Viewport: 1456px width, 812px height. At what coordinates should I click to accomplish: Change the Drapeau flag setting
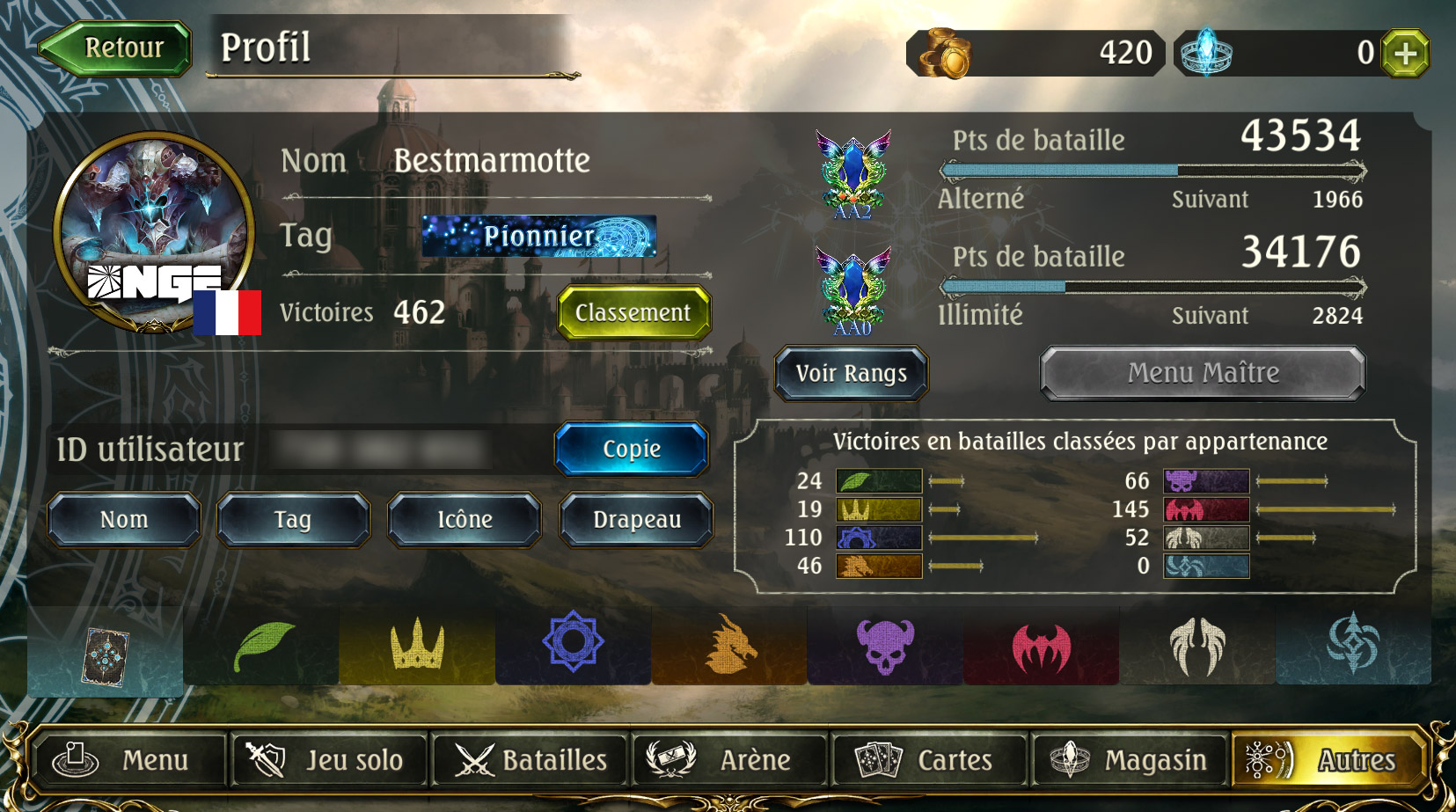(x=636, y=519)
